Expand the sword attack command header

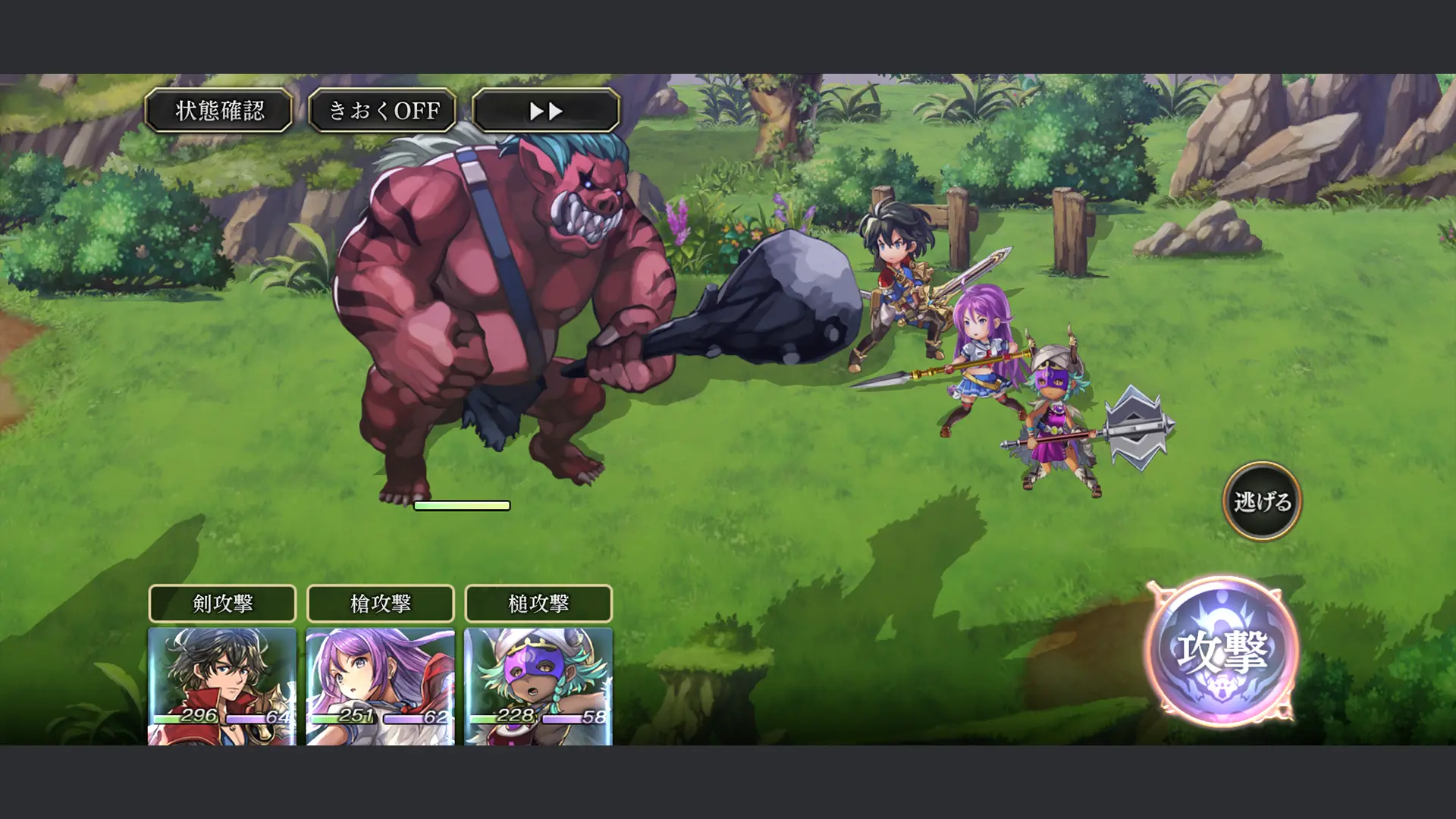tap(222, 604)
